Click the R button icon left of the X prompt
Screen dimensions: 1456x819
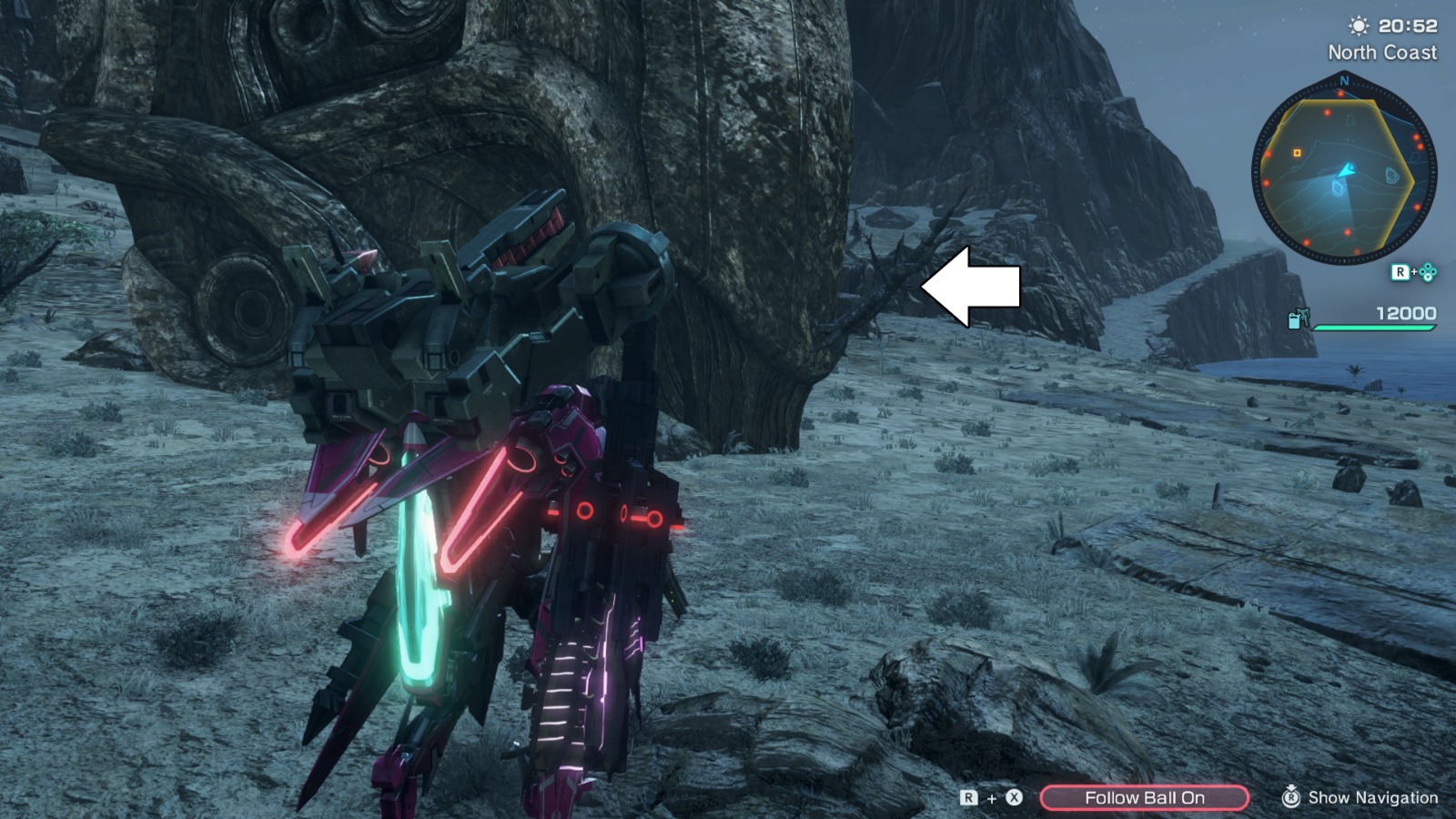point(968,797)
